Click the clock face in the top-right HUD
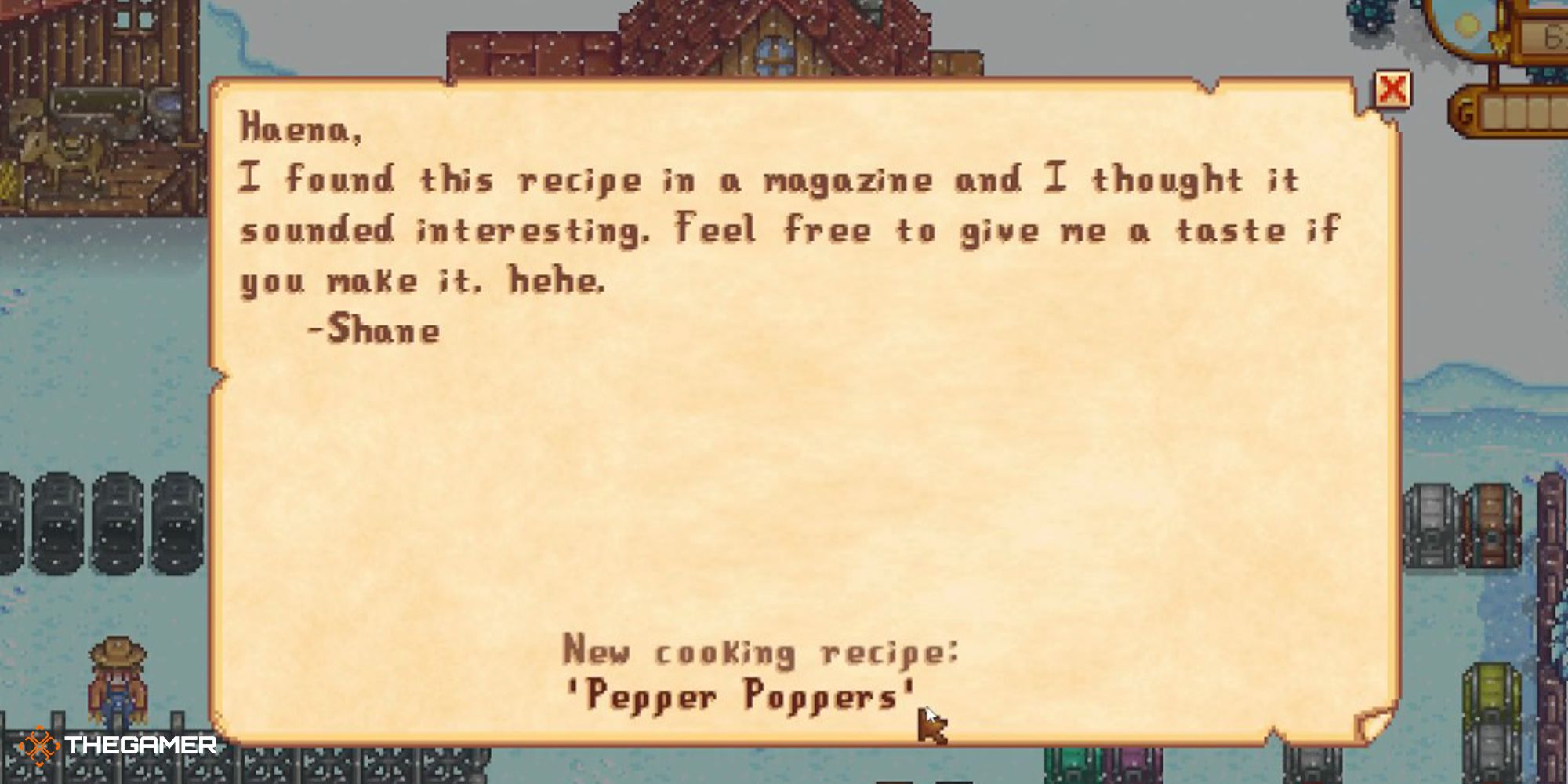The width and height of the screenshot is (1568, 784). coord(1465,25)
